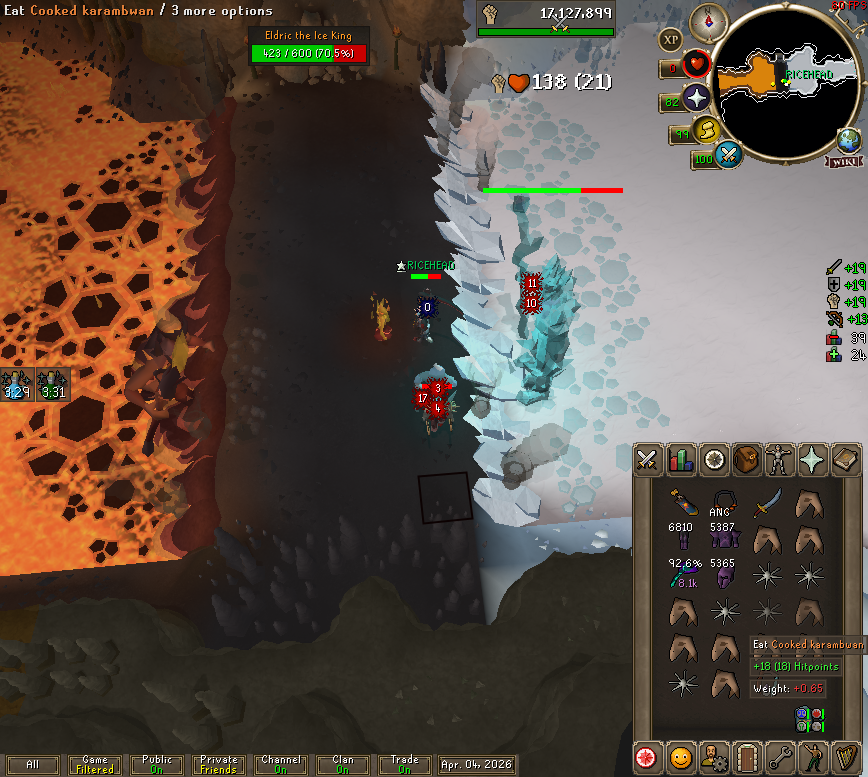Click the Wiki lookup banner
The image size is (868, 777).
pyautogui.click(x=842, y=161)
